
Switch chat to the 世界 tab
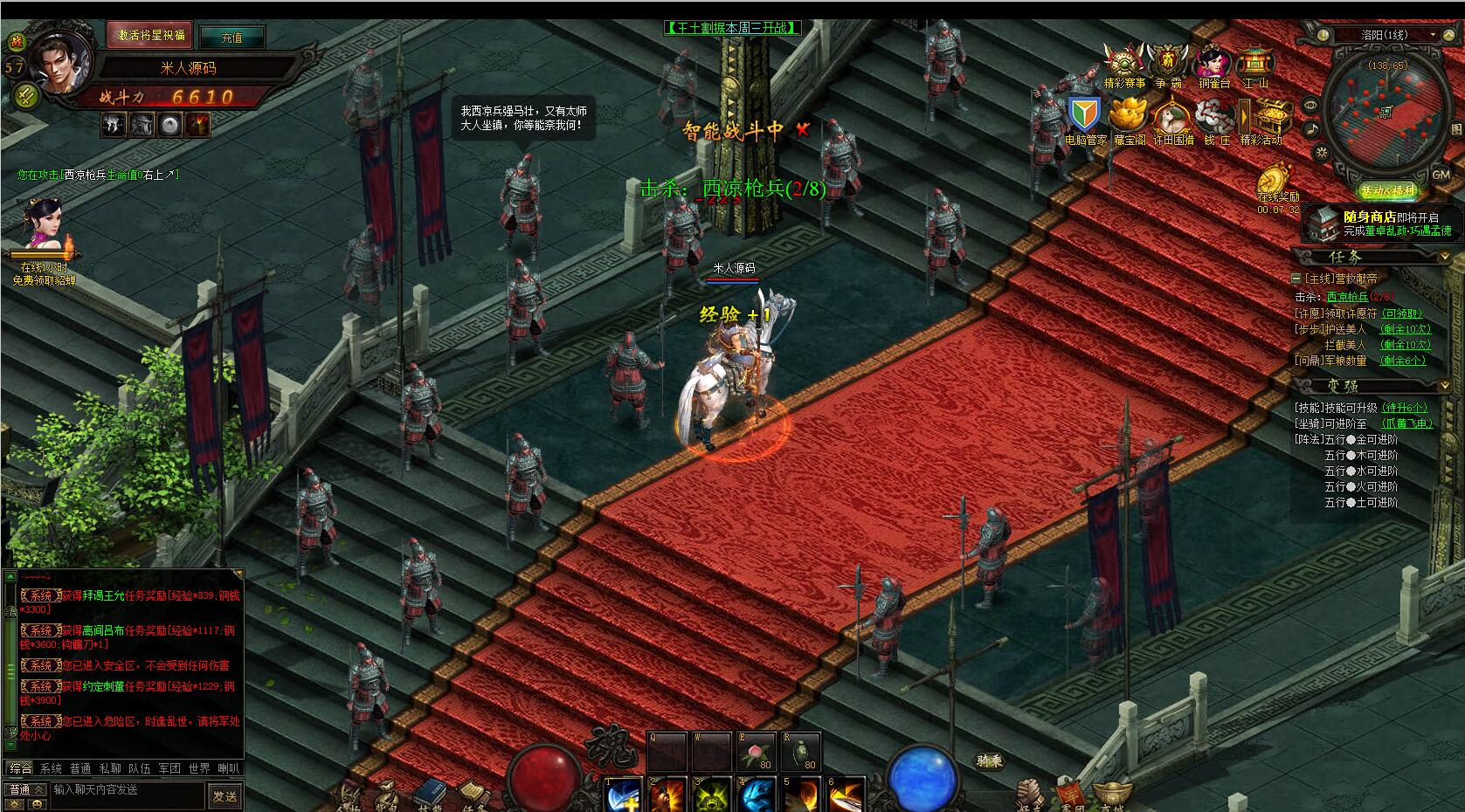pos(199,768)
